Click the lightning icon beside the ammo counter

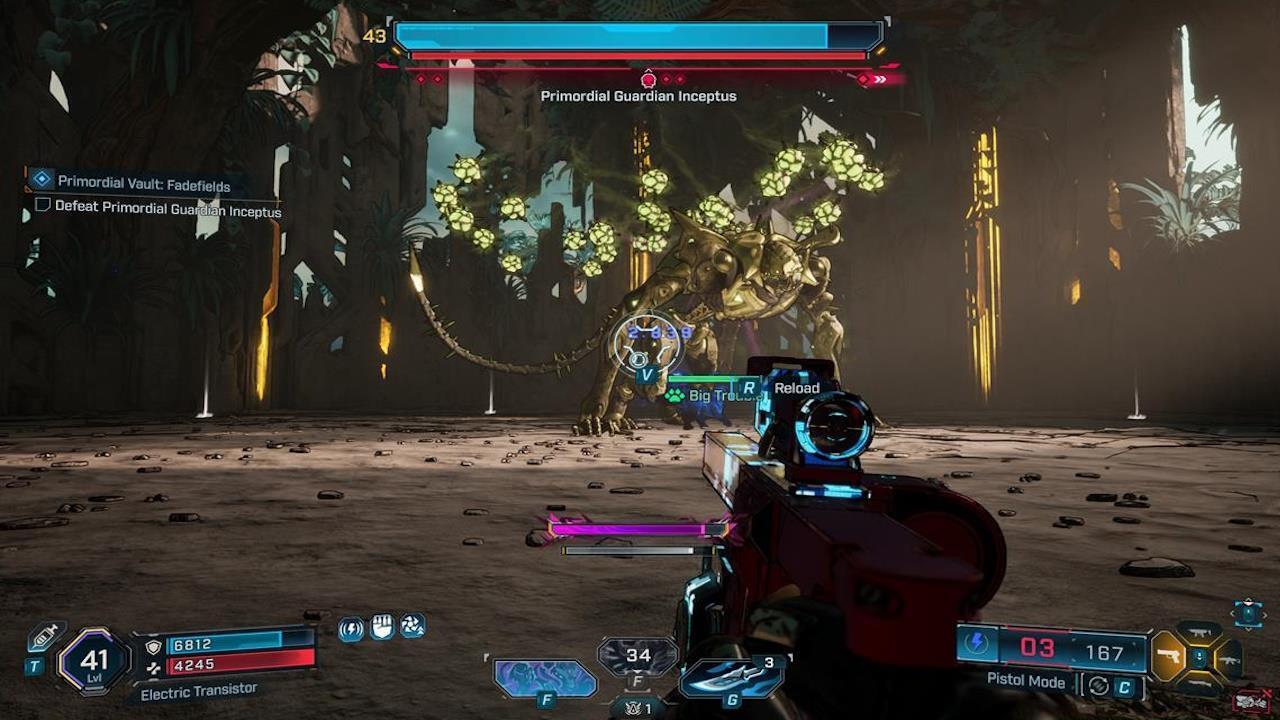(977, 644)
